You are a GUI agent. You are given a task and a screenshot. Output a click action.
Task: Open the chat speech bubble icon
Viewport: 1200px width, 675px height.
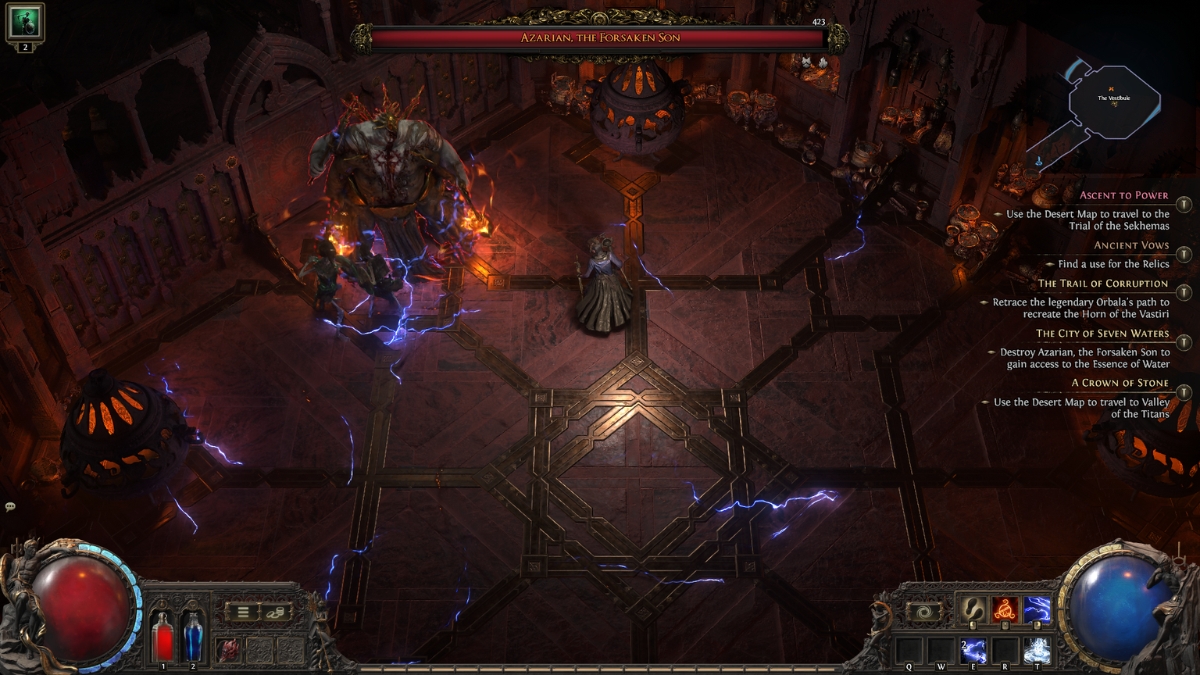pyautogui.click(x=10, y=507)
